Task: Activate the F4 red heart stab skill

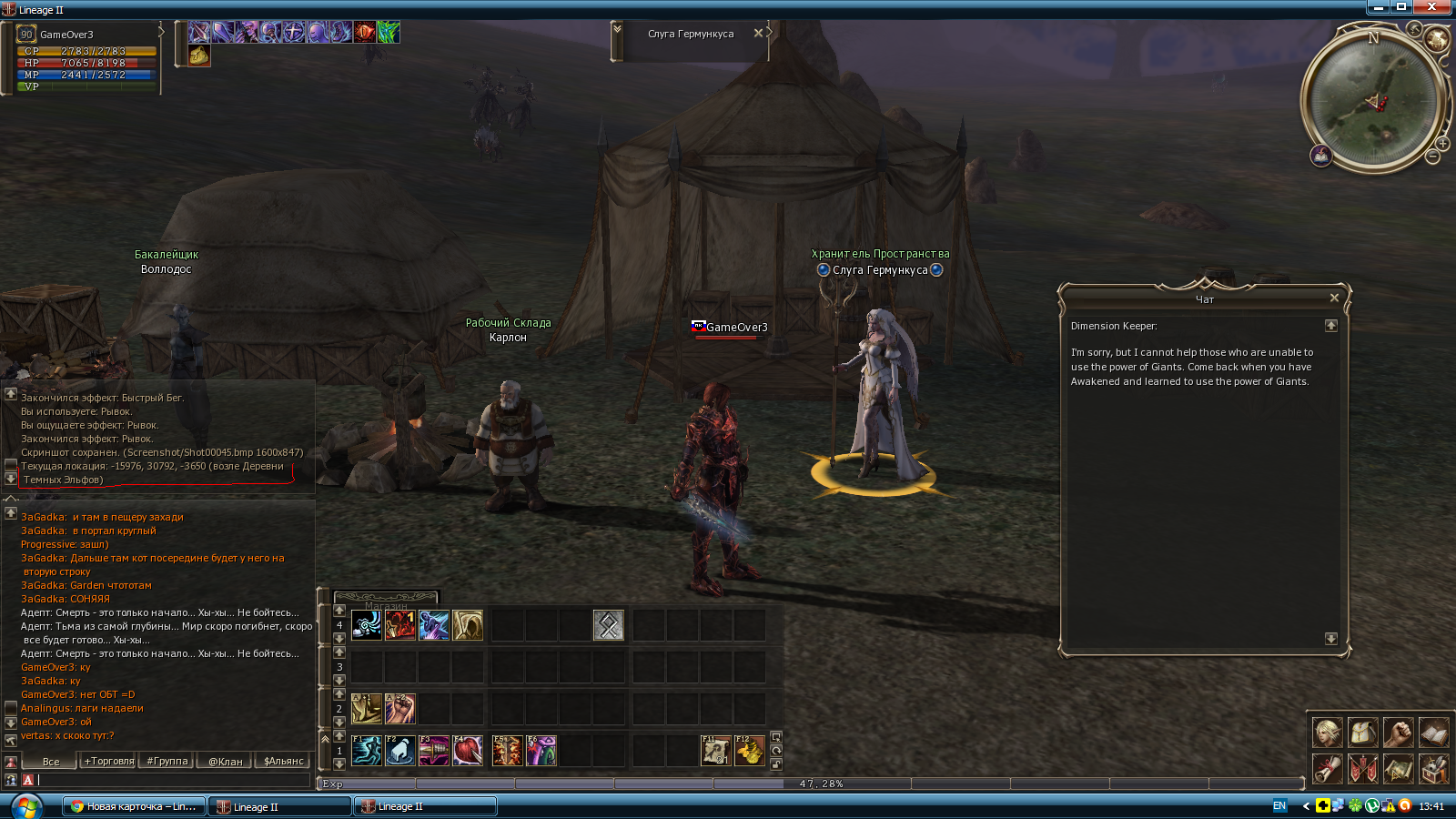Action: pos(468,750)
